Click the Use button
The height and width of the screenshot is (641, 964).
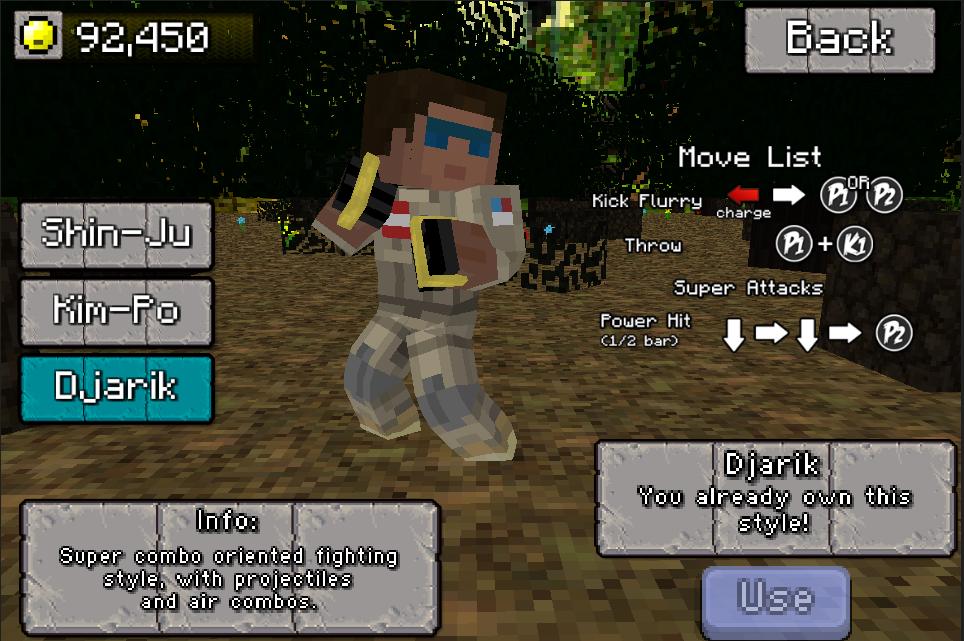coord(775,598)
